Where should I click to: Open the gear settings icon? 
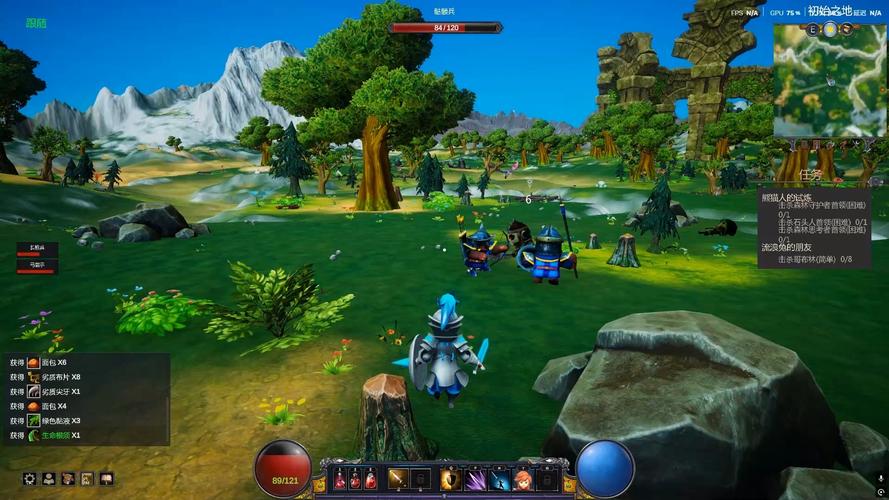point(29,479)
